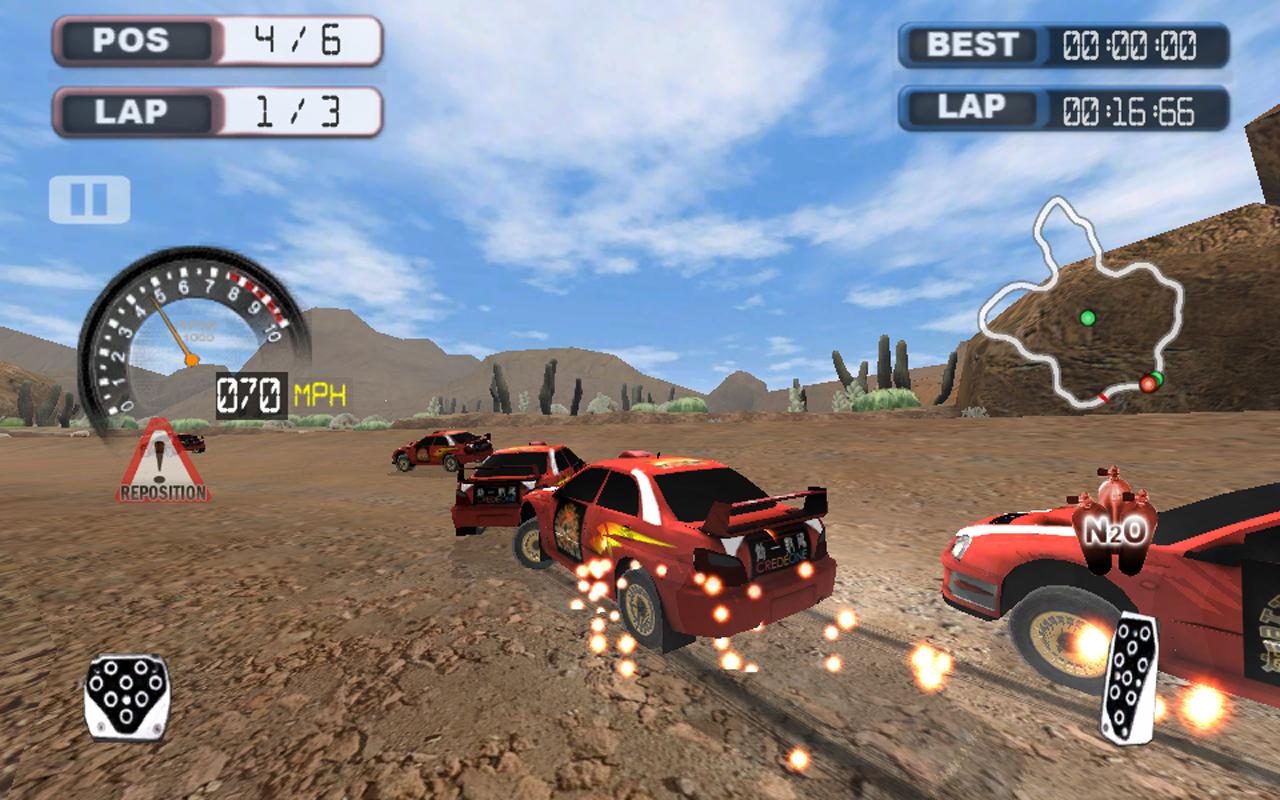The image size is (1280, 800).
Task: Activate the N2O nitro boost
Action: 1116,523
